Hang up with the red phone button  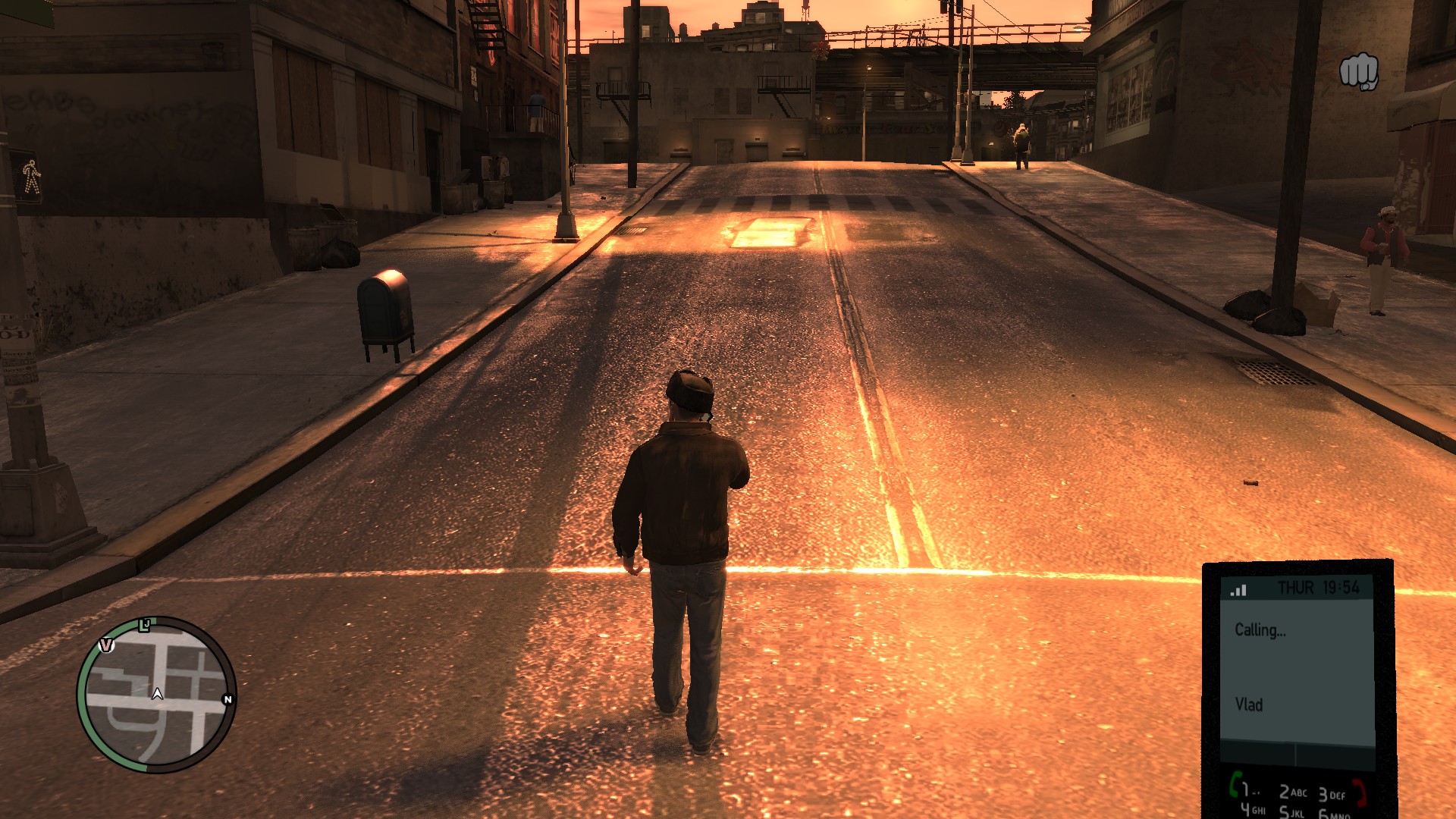click(1360, 791)
